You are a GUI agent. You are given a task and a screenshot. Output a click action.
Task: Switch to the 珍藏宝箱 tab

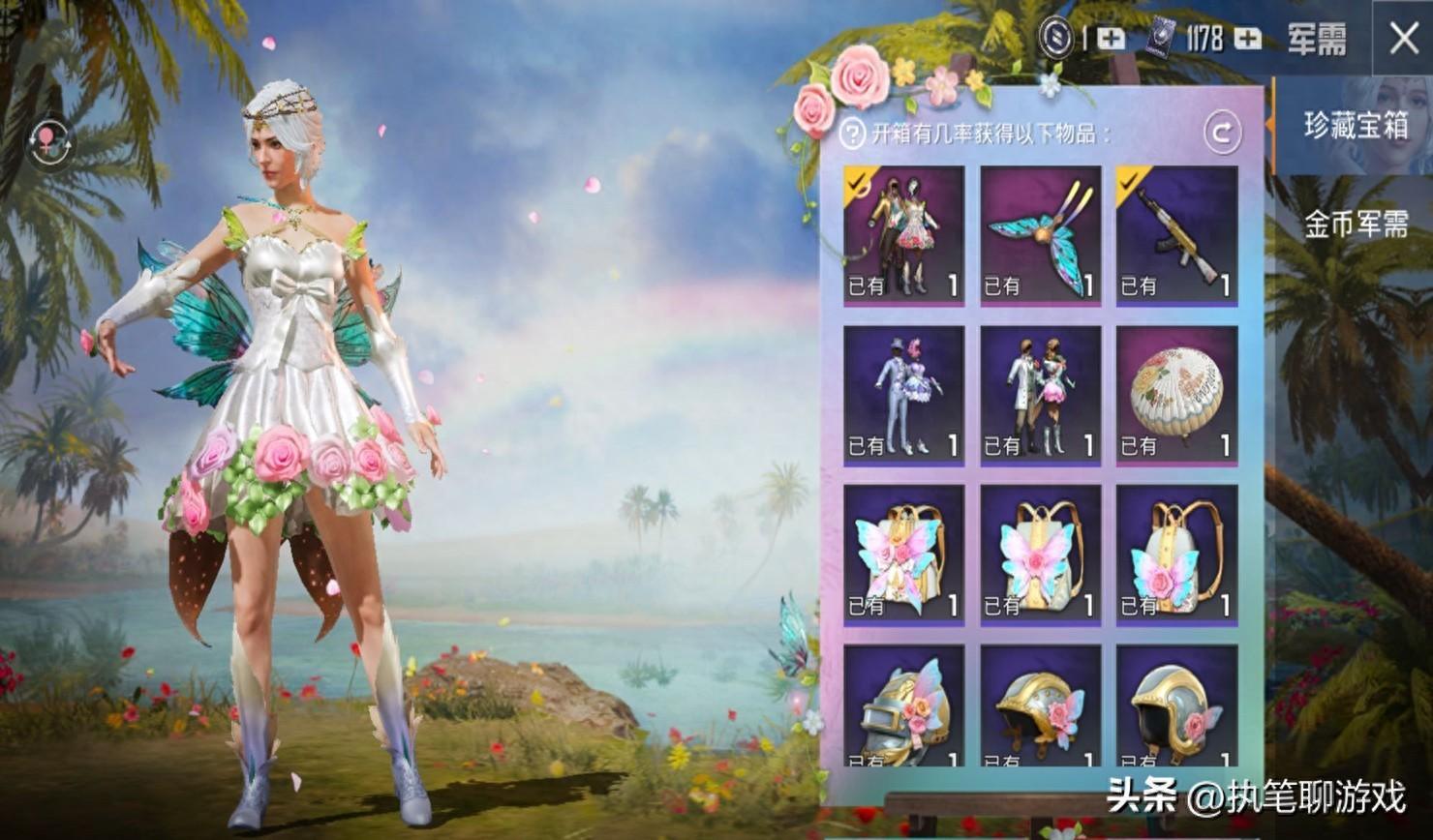tap(1355, 126)
